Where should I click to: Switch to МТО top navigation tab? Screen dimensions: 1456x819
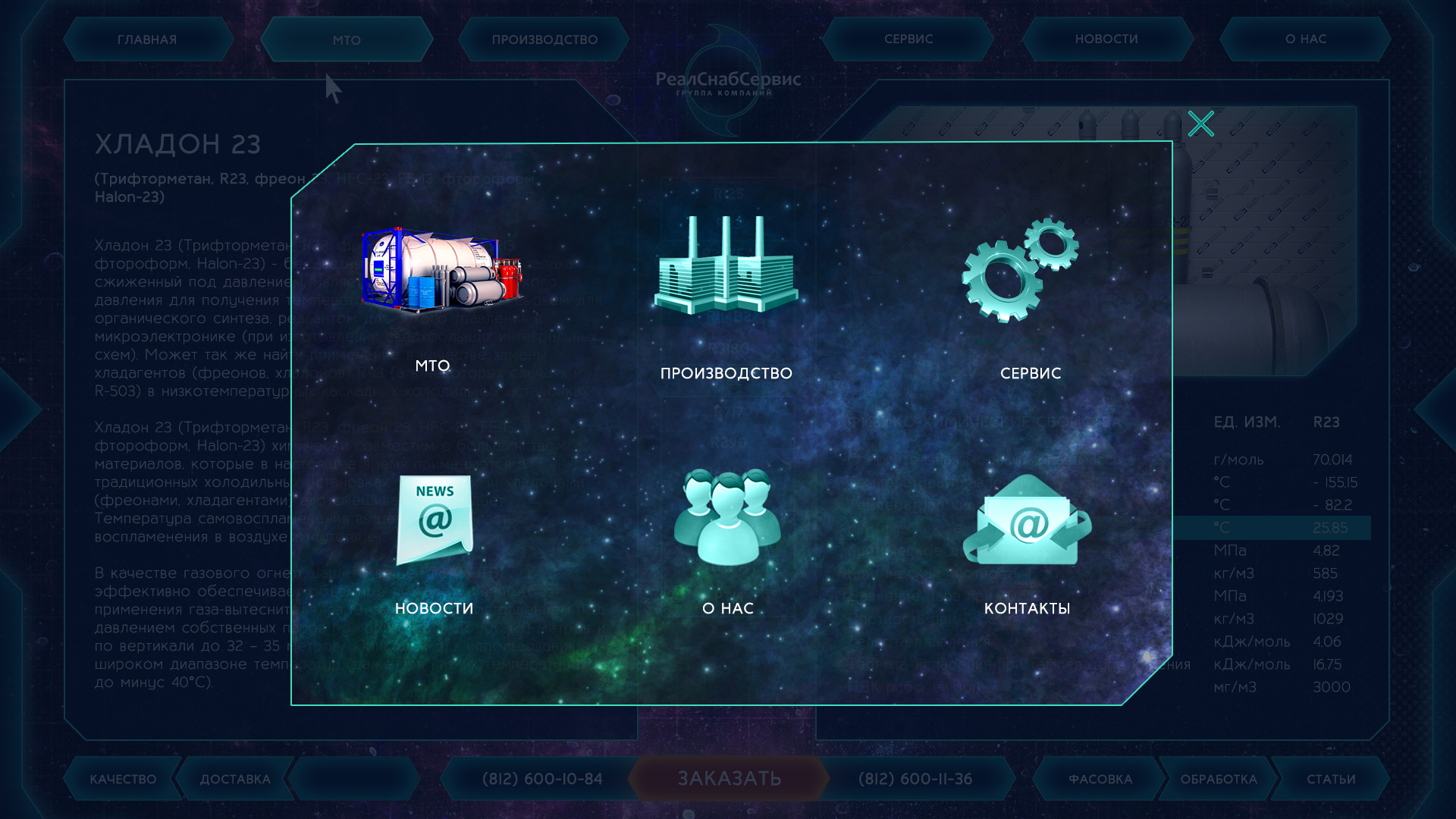coord(347,40)
